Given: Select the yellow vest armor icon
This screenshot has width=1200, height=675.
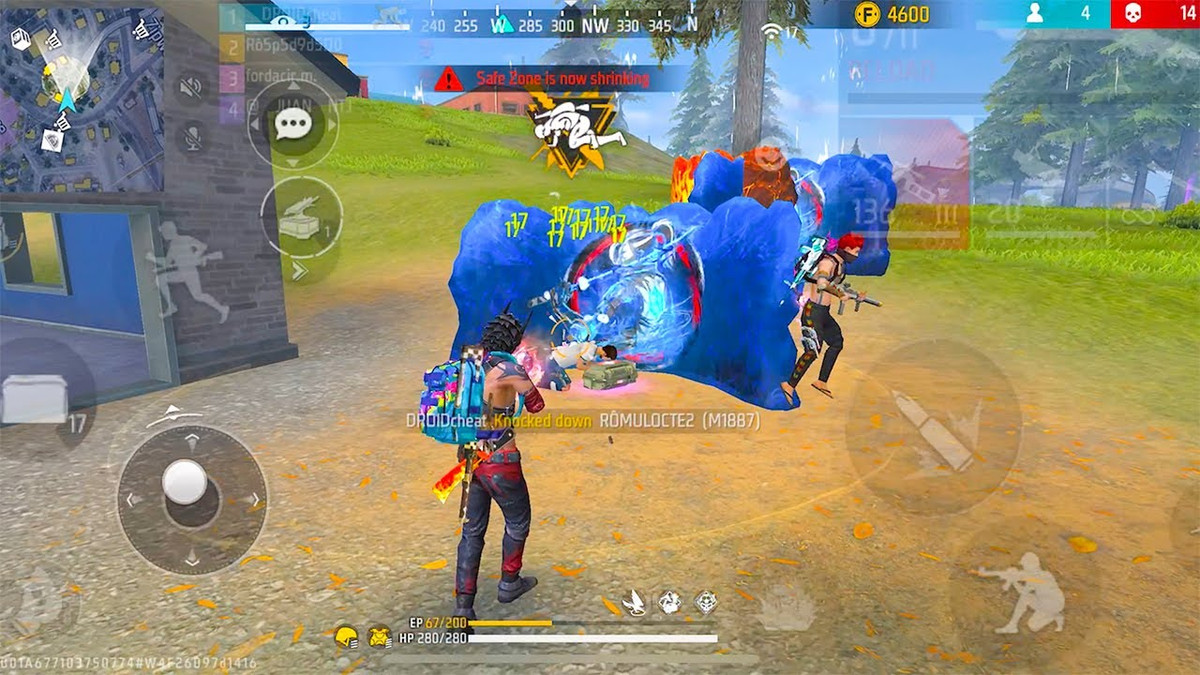Looking at the screenshot, I should [379, 636].
